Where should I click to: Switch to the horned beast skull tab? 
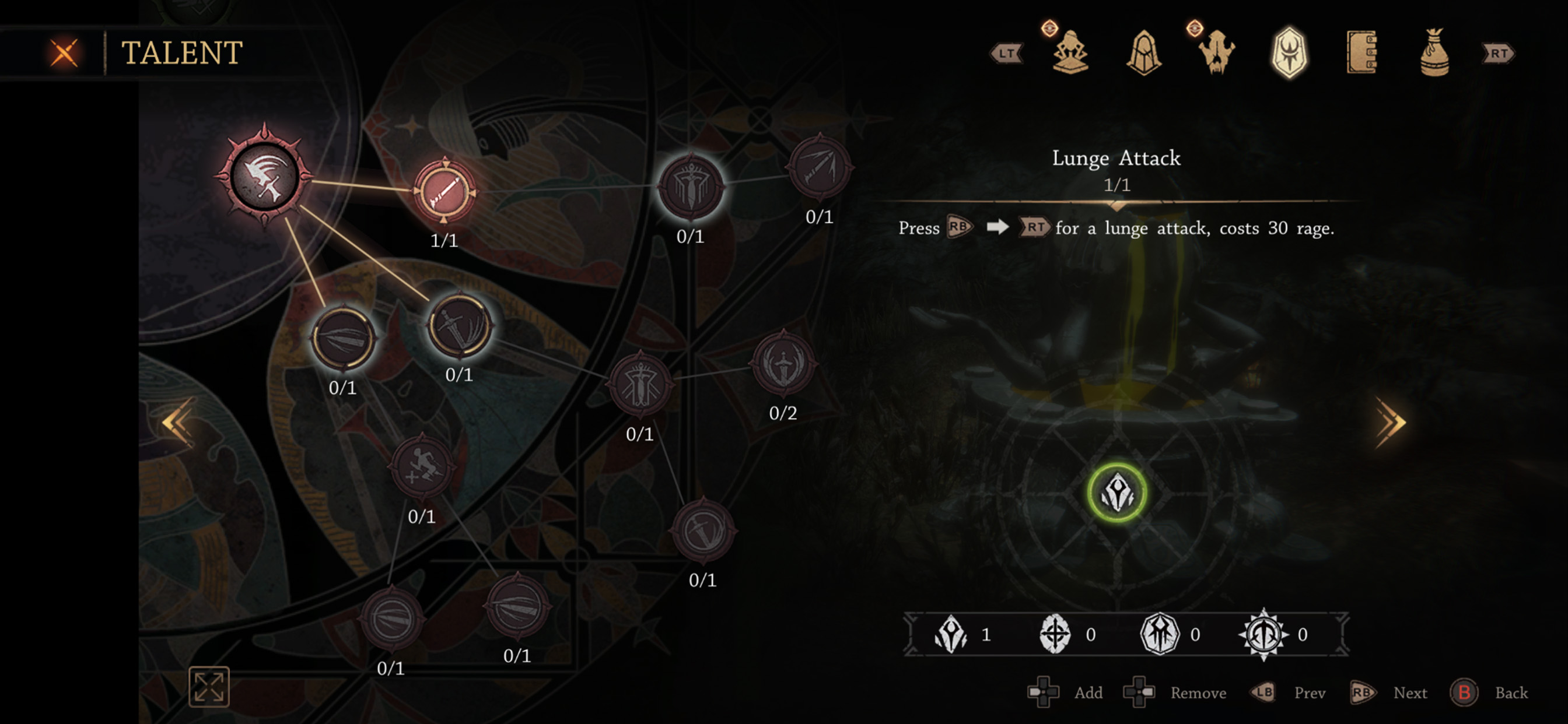tap(1216, 53)
